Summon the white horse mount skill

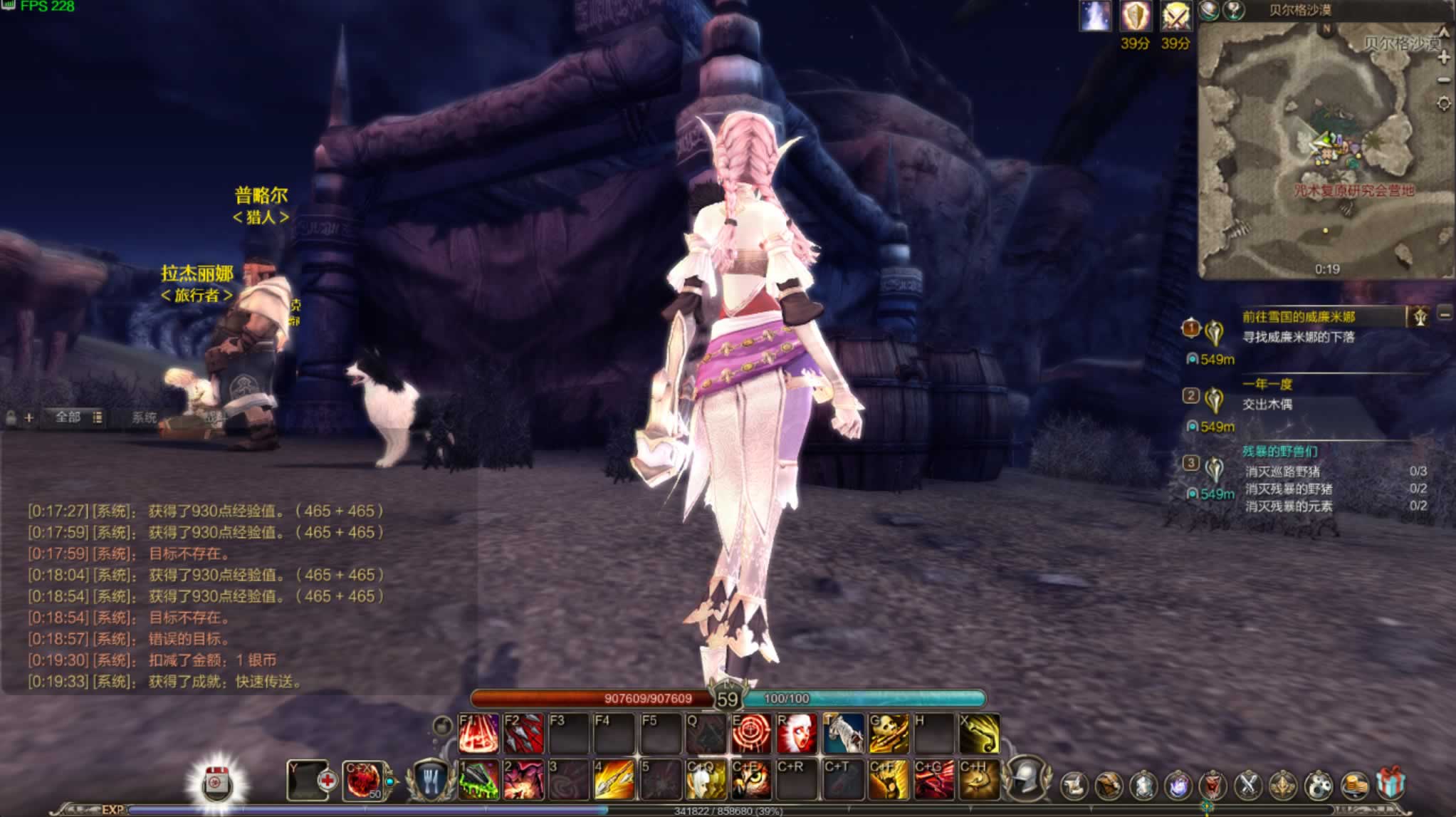[843, 734]
